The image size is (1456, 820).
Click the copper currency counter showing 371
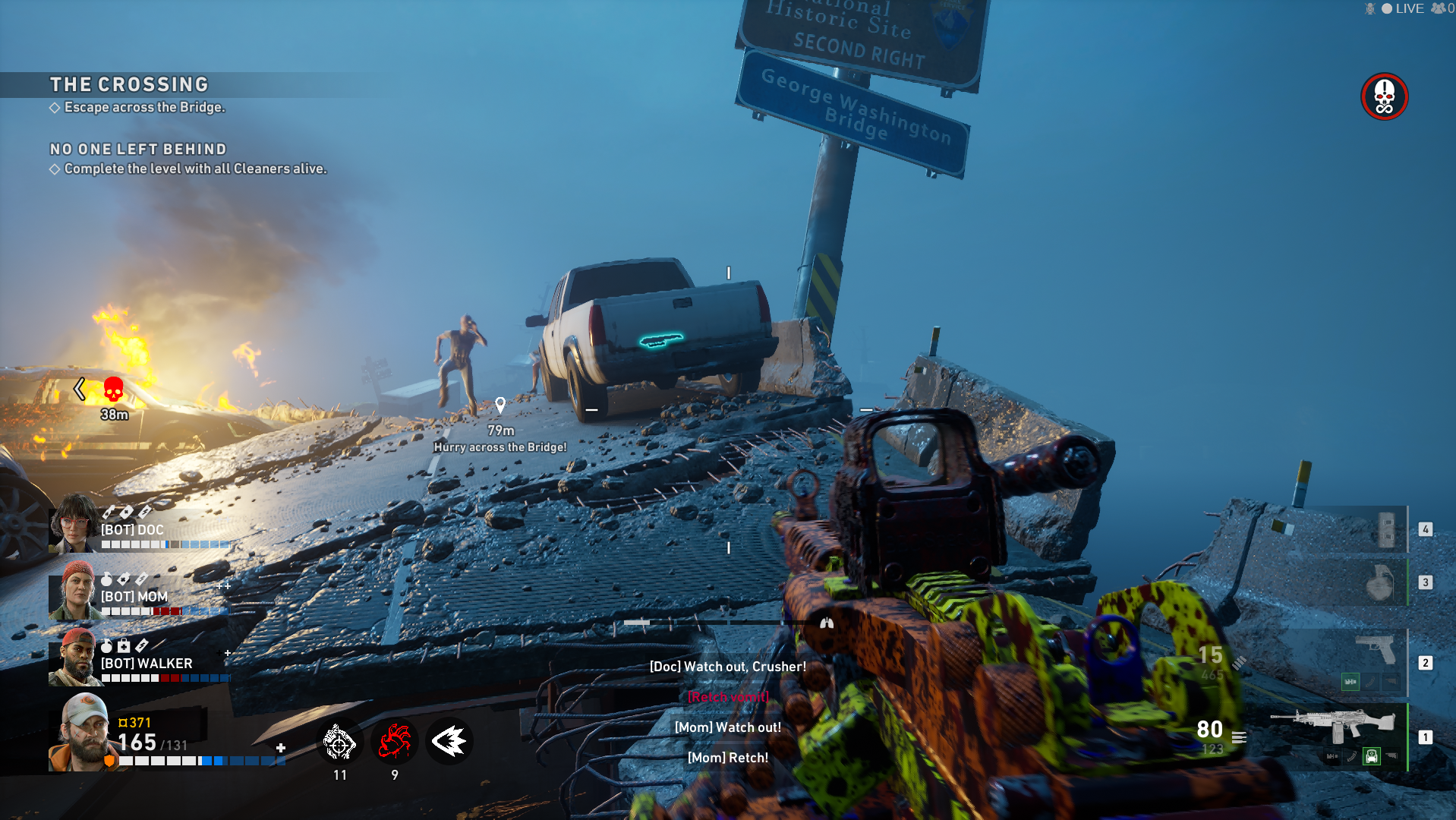coord(135,723)
